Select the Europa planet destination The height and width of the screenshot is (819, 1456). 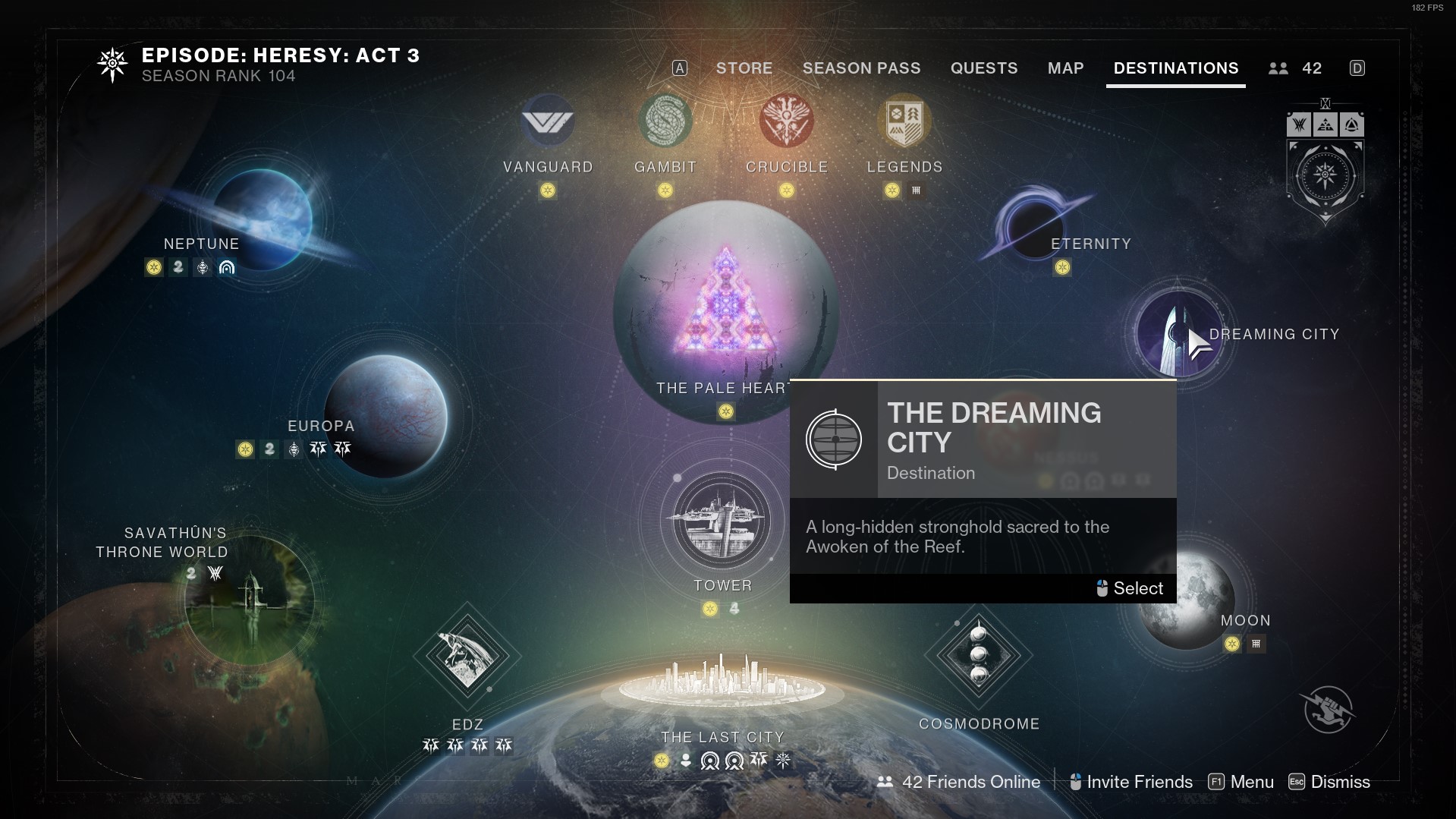(x=385, y=415)
